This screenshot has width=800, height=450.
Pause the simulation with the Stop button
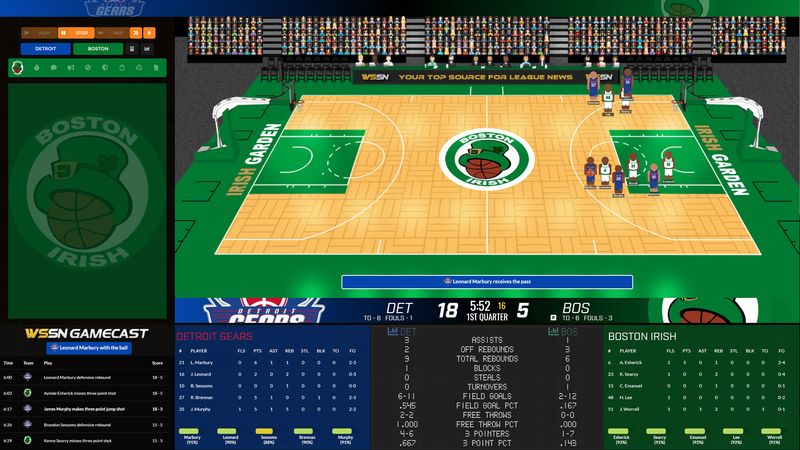(x=78, y=33)
